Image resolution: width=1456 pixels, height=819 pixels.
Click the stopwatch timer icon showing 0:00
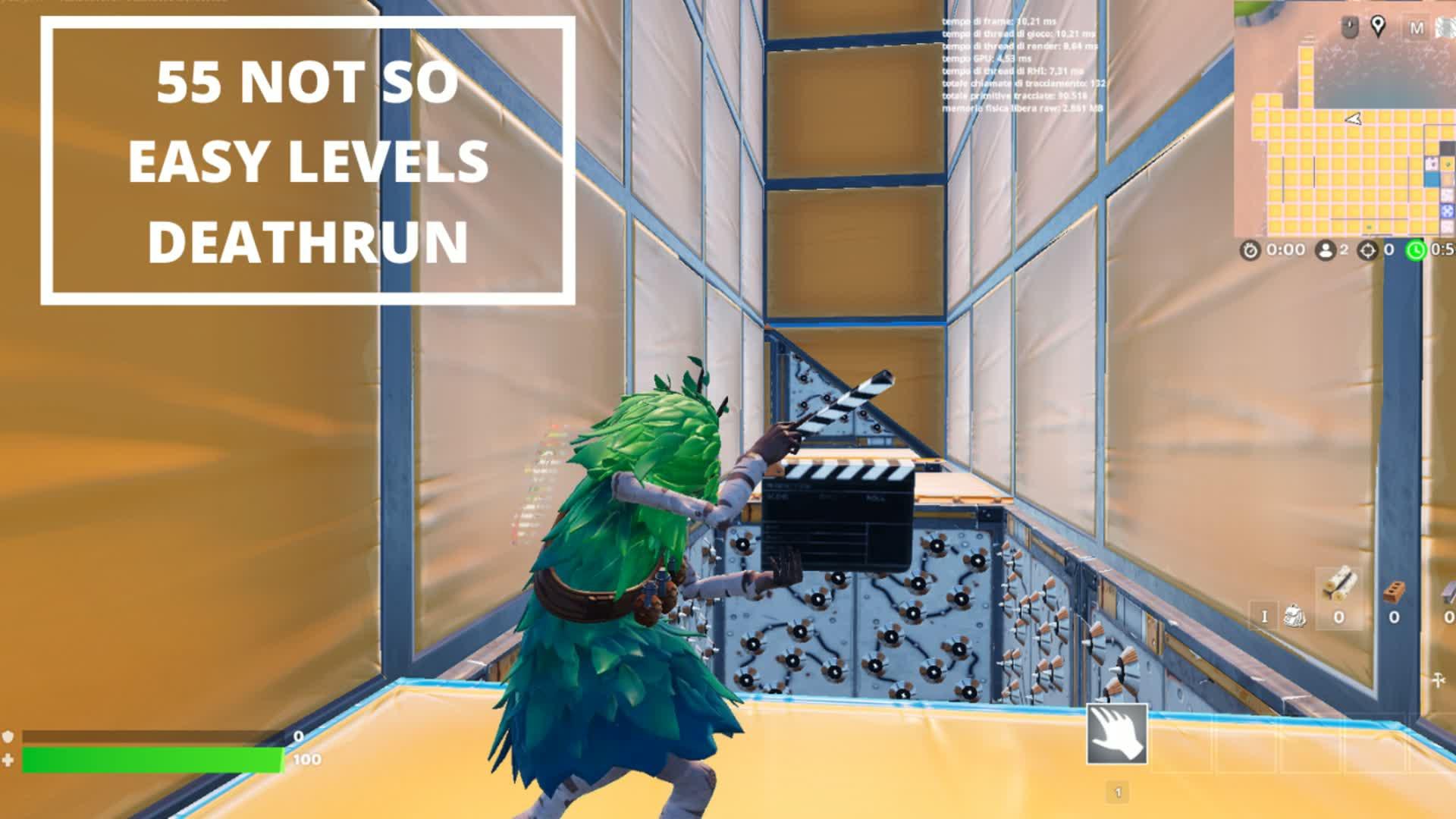[1250, 250]
